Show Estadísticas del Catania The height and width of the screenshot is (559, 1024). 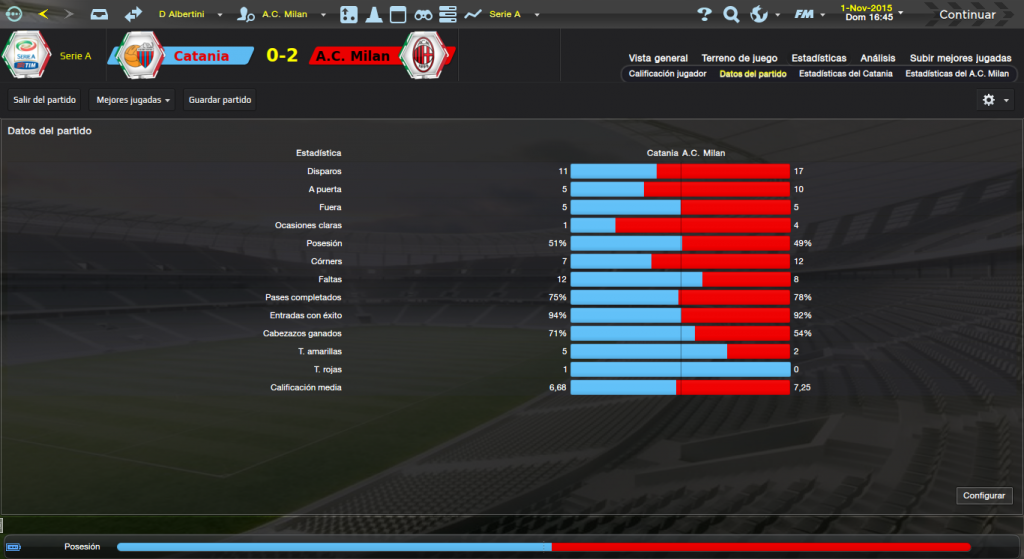pos(845,74)
